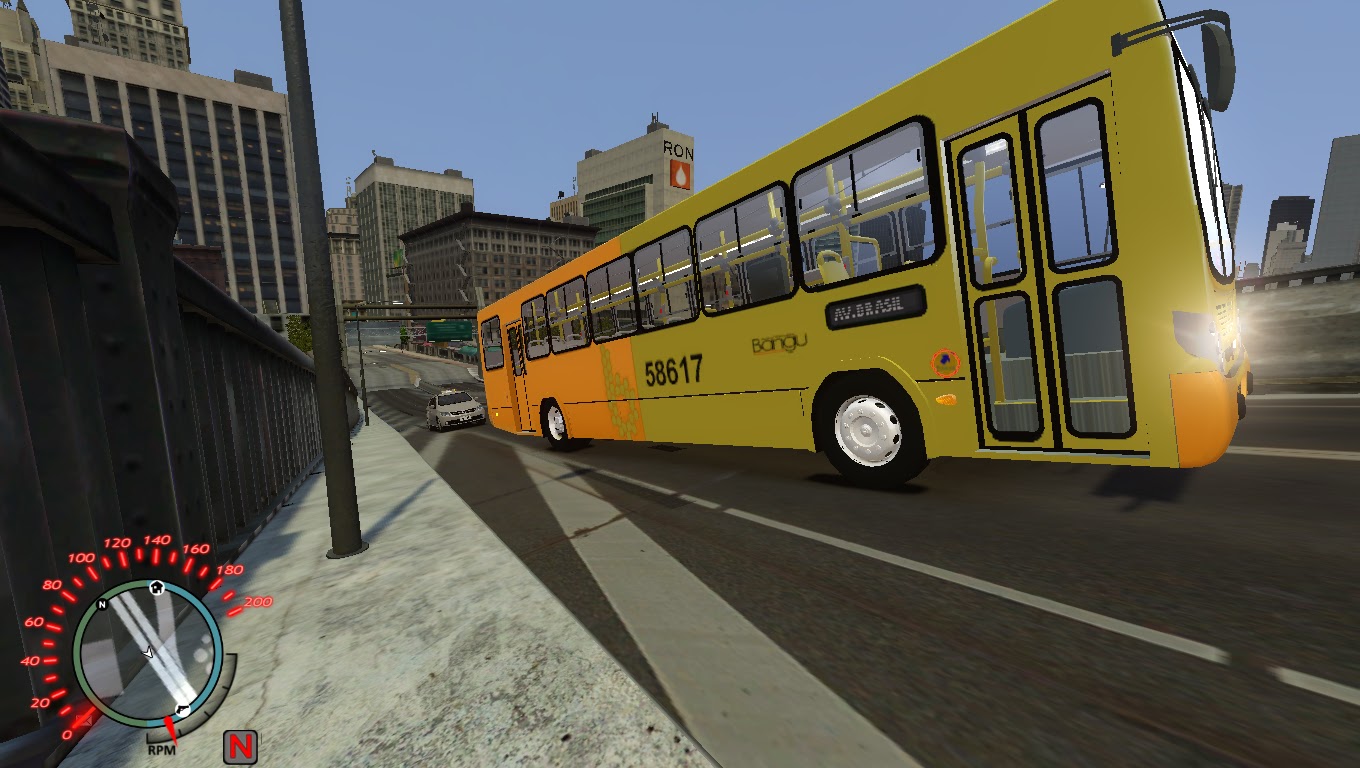Click the orange marker light near the rear wheel
The height and width of the screenshot is (768, 1360).
pyautogui.click(x=946, y=398)
